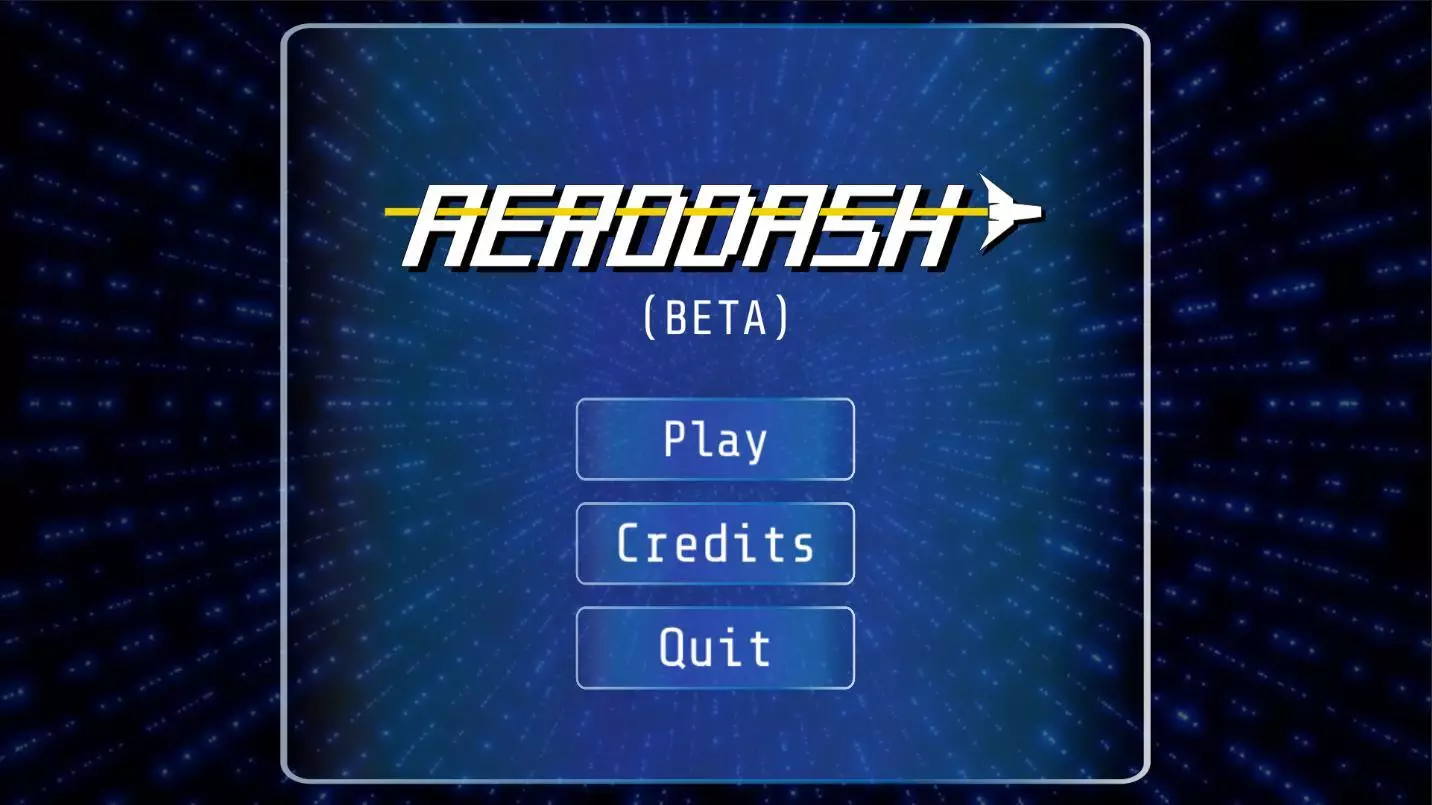Click the space between Play and Credits
This screenshot has width=1432, height=805.
point(715,493)
